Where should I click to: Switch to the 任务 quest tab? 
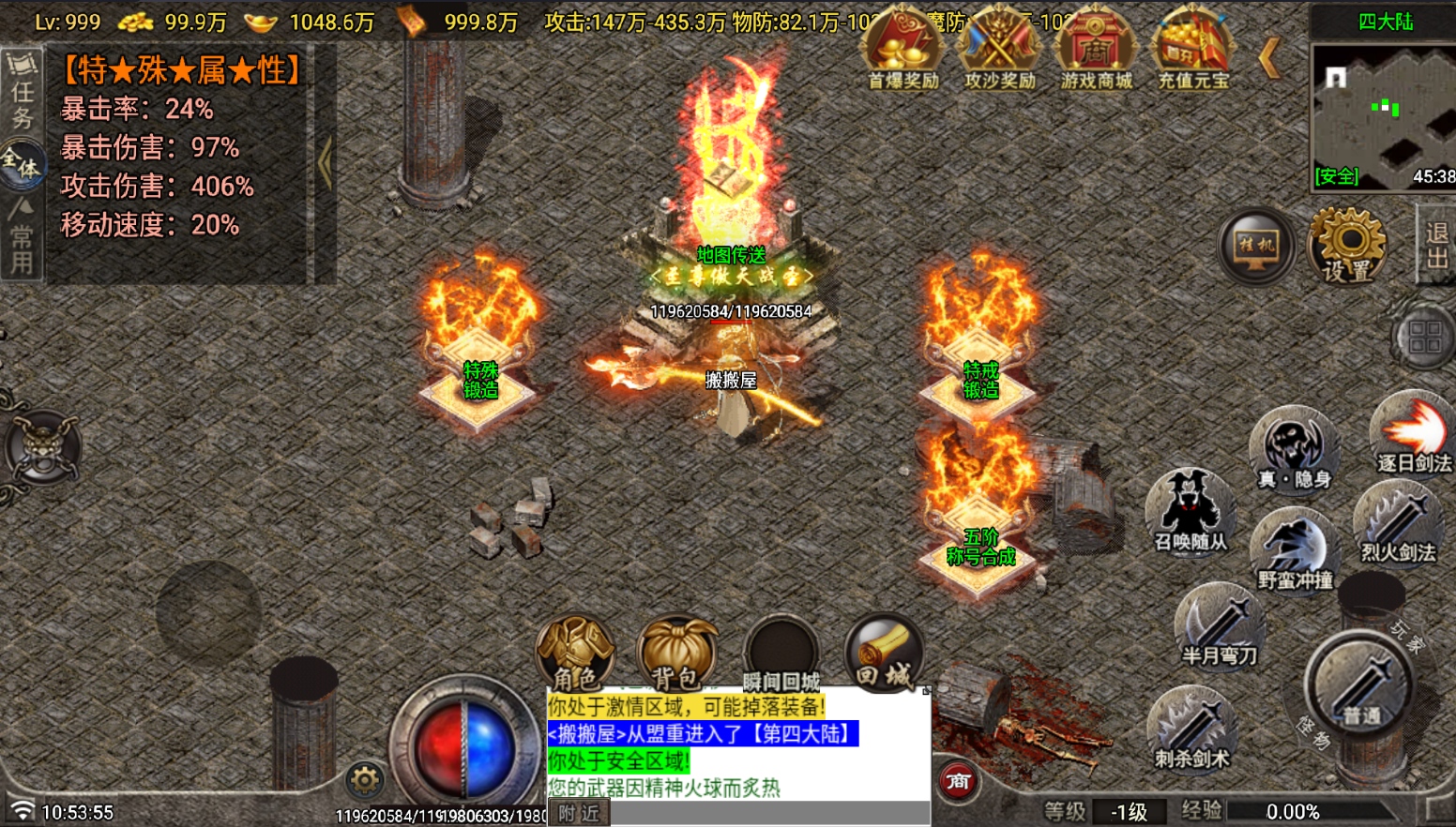(22, 92)
